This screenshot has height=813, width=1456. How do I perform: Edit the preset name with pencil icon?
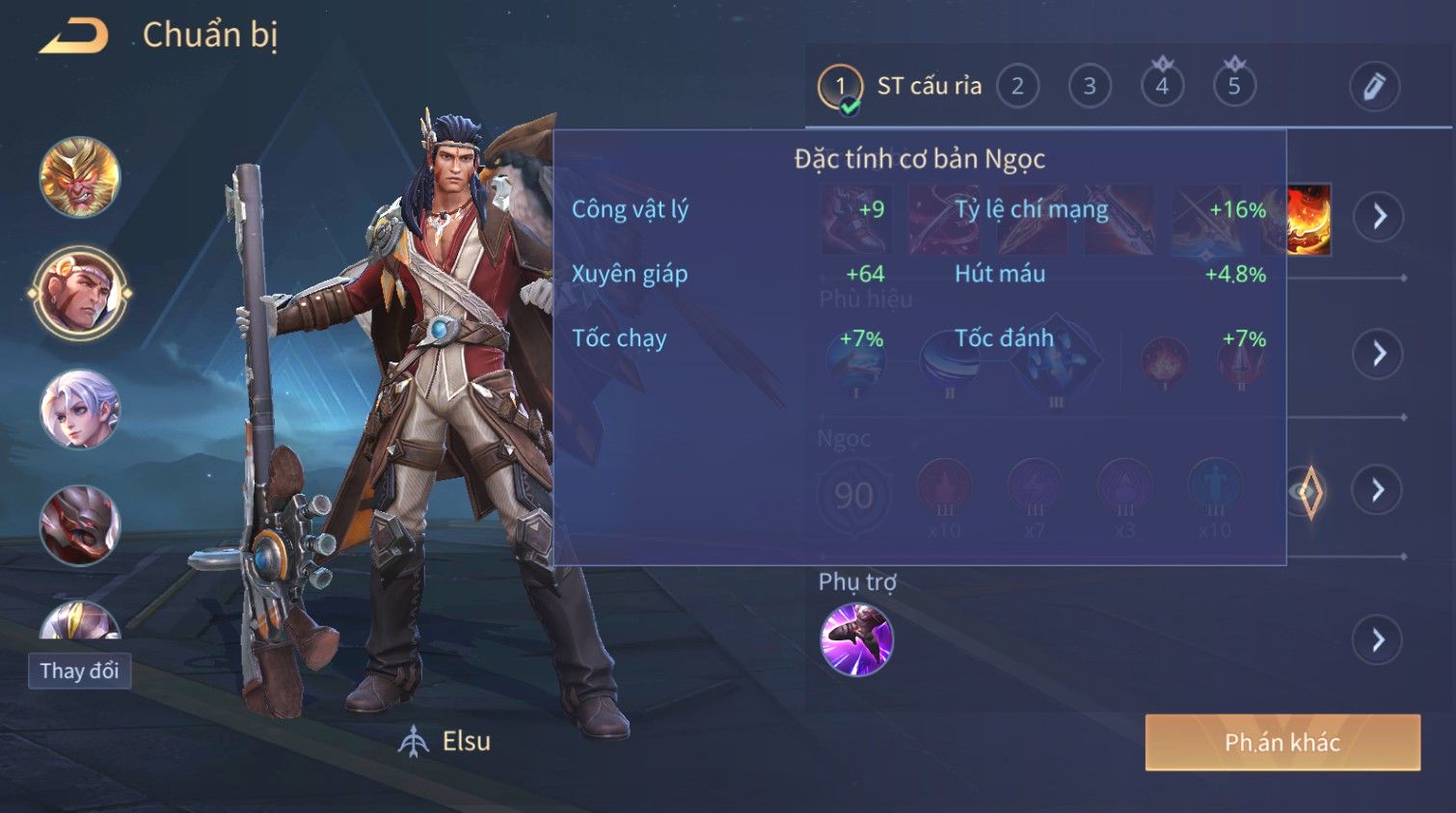[1374, 87]
